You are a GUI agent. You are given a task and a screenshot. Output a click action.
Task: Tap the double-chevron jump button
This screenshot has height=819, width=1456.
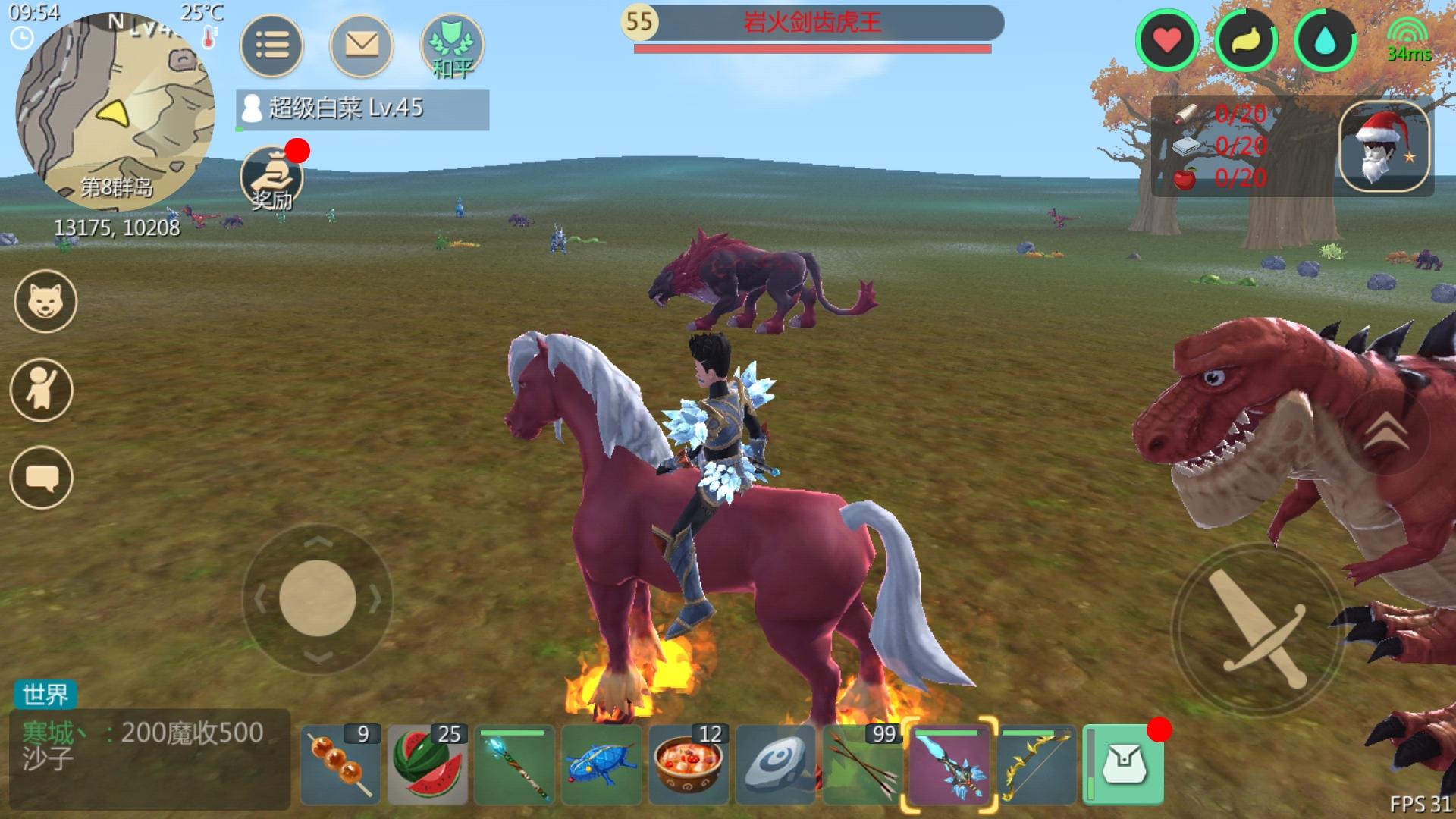click(x=1389, y=432)
